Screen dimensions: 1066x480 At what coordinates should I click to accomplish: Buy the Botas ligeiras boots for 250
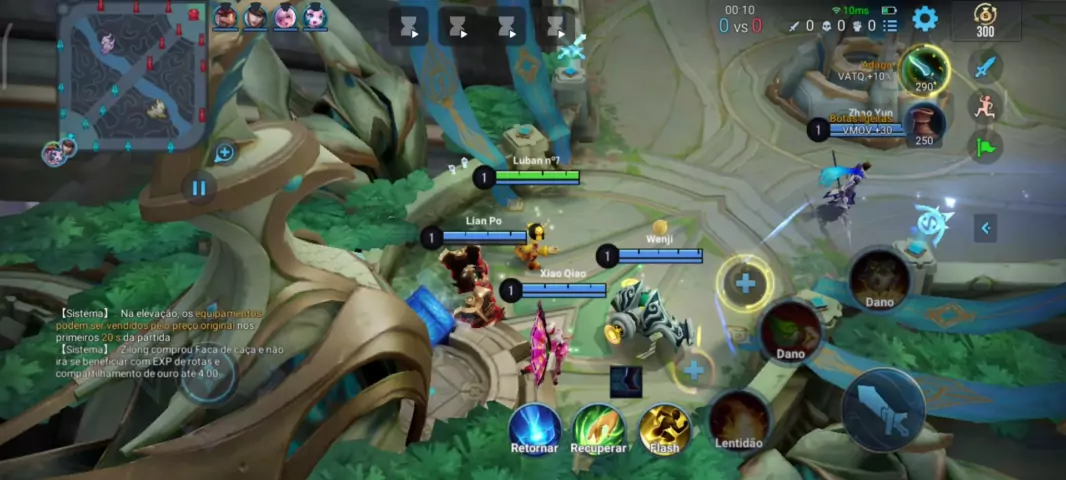[x=924, y=125]
